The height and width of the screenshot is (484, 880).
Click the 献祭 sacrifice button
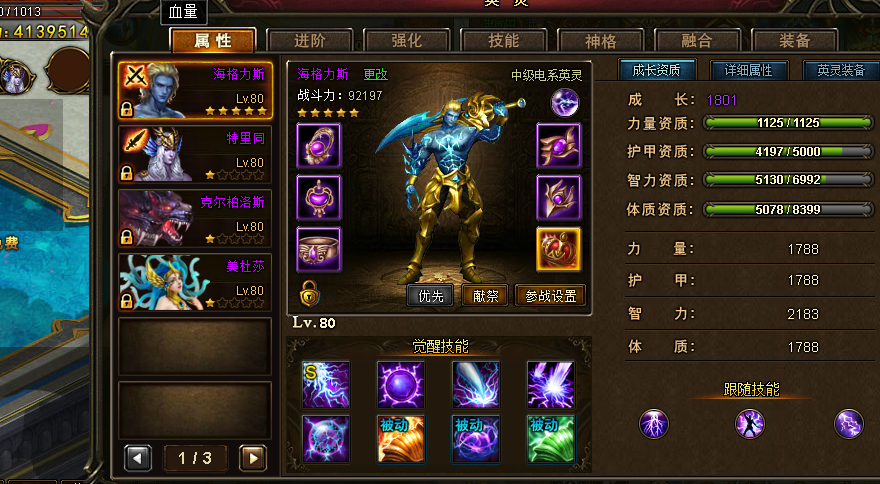click(486, 296)
